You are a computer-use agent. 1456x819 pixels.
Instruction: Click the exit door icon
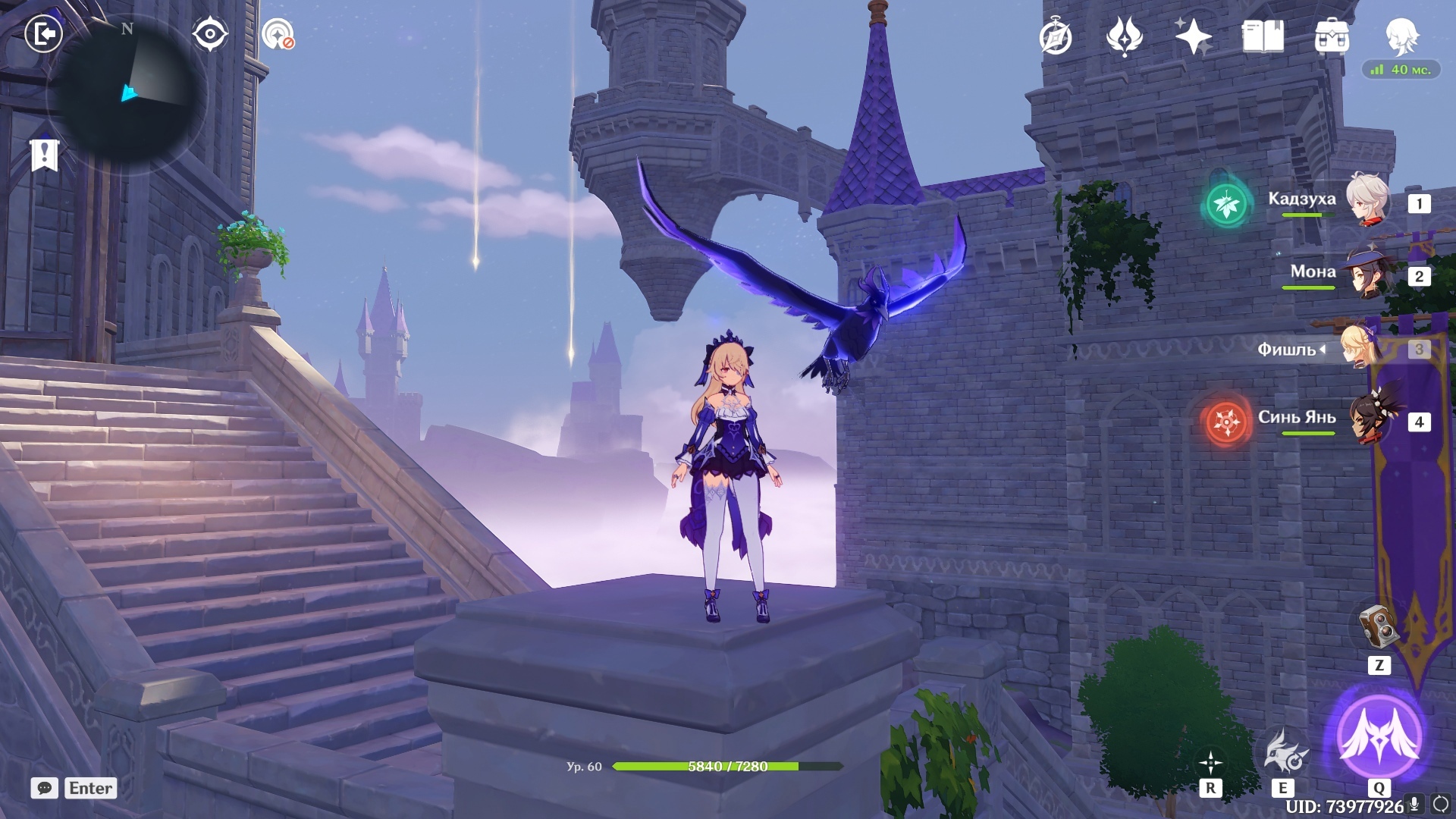[x=43, y=34]
